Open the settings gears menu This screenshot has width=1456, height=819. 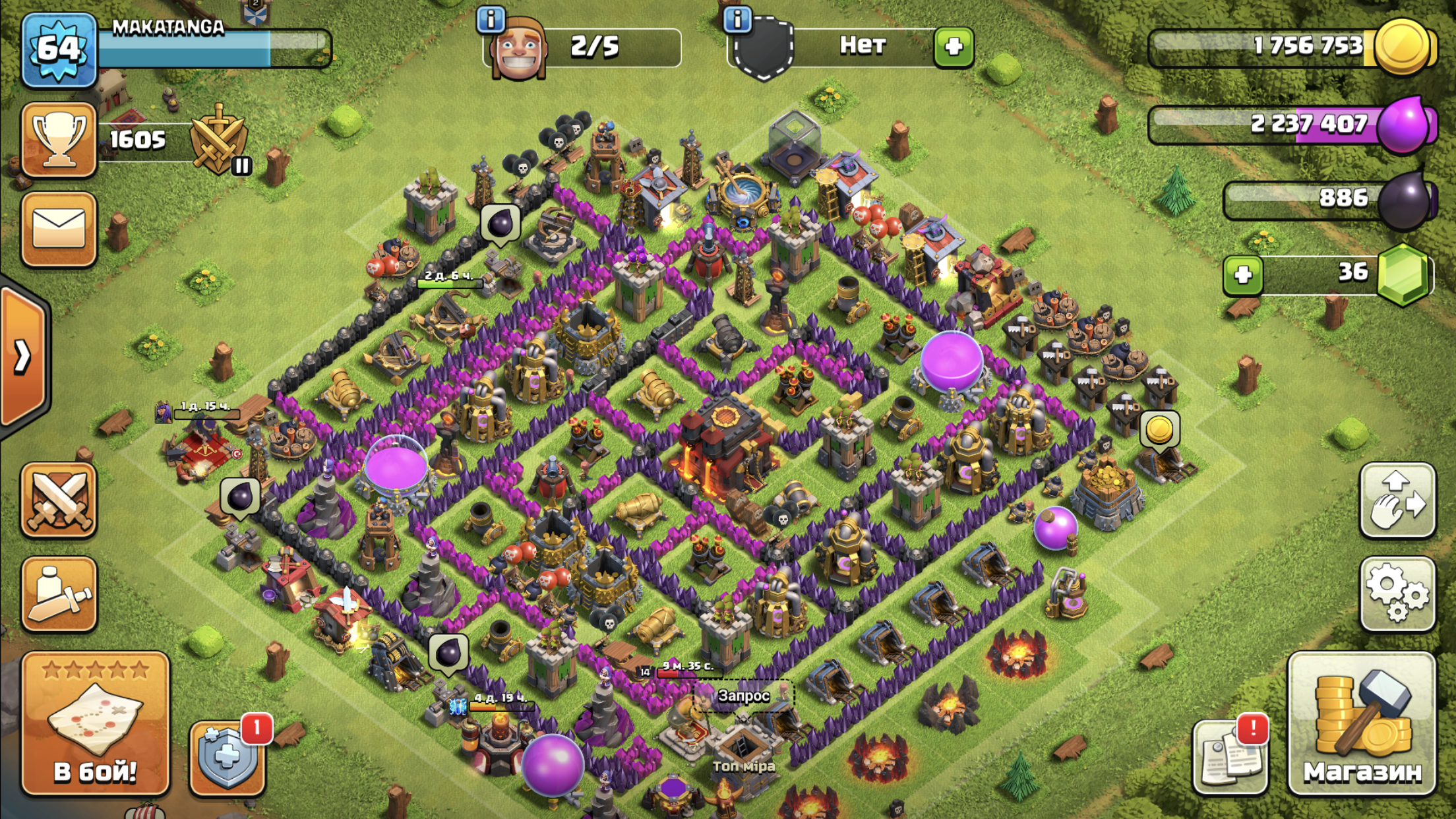(1397, 593)
